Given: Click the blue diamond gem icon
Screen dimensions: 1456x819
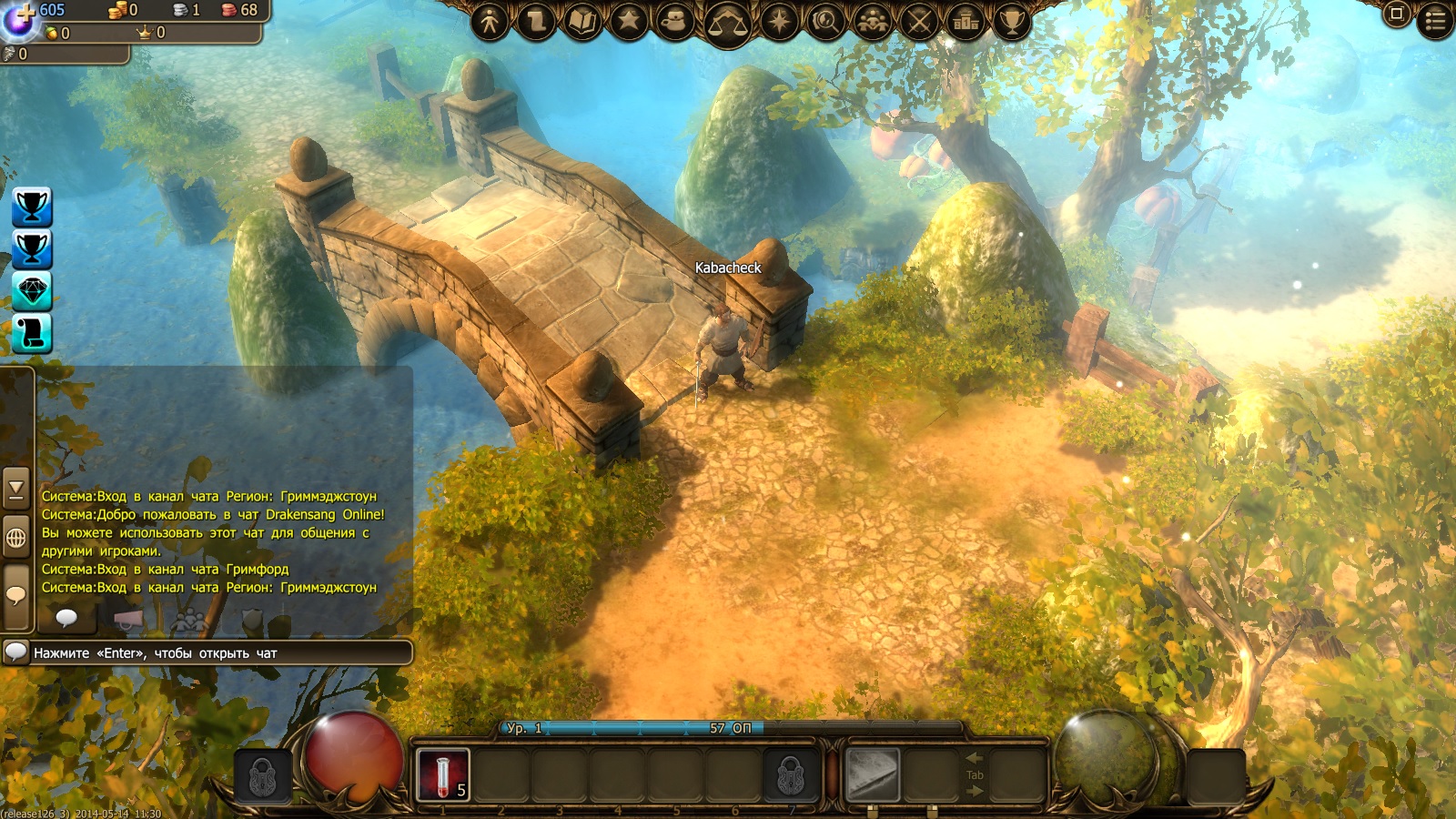Looking at the screenshot, I should (x=32, y=291).
